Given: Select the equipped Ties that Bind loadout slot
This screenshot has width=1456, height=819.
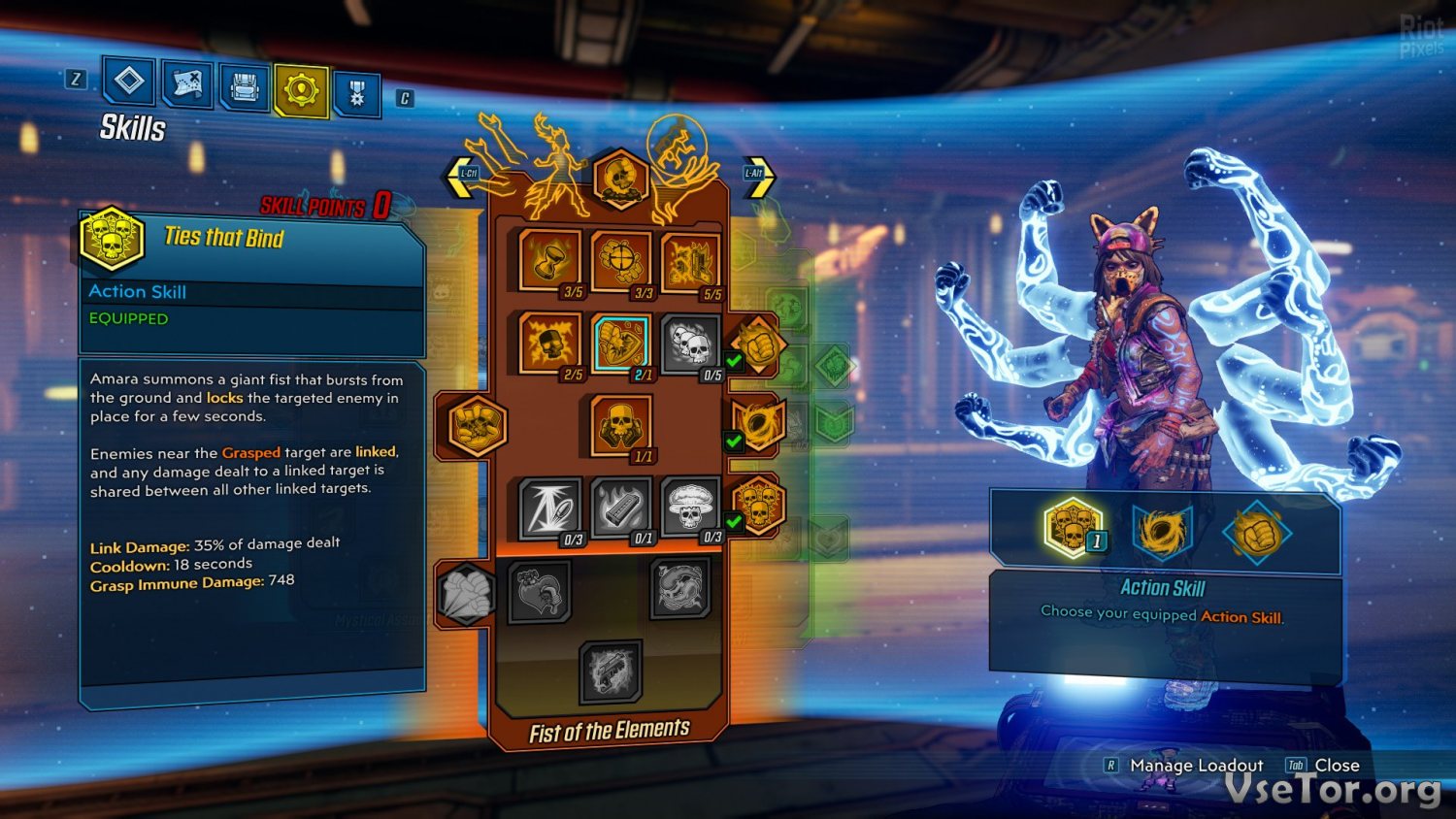Looking at the screenshot, I should [x=1071, y=528].
